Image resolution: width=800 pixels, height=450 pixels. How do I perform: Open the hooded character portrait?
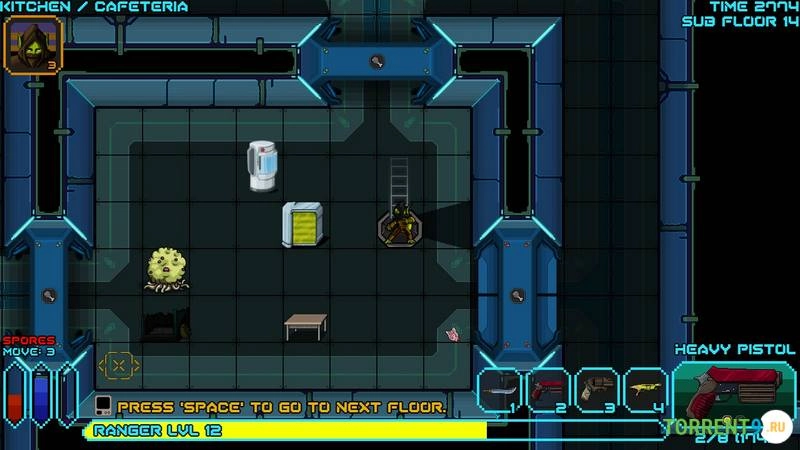(33, 46)
